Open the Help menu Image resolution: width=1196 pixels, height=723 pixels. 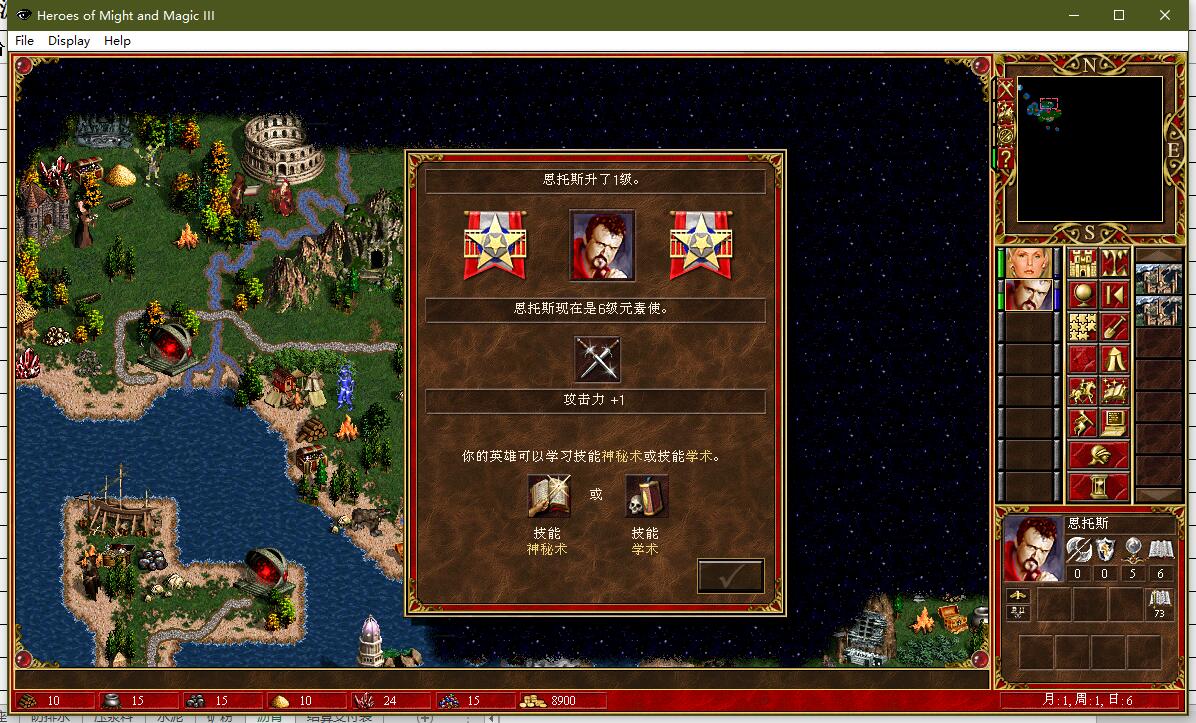pos(117,41)
